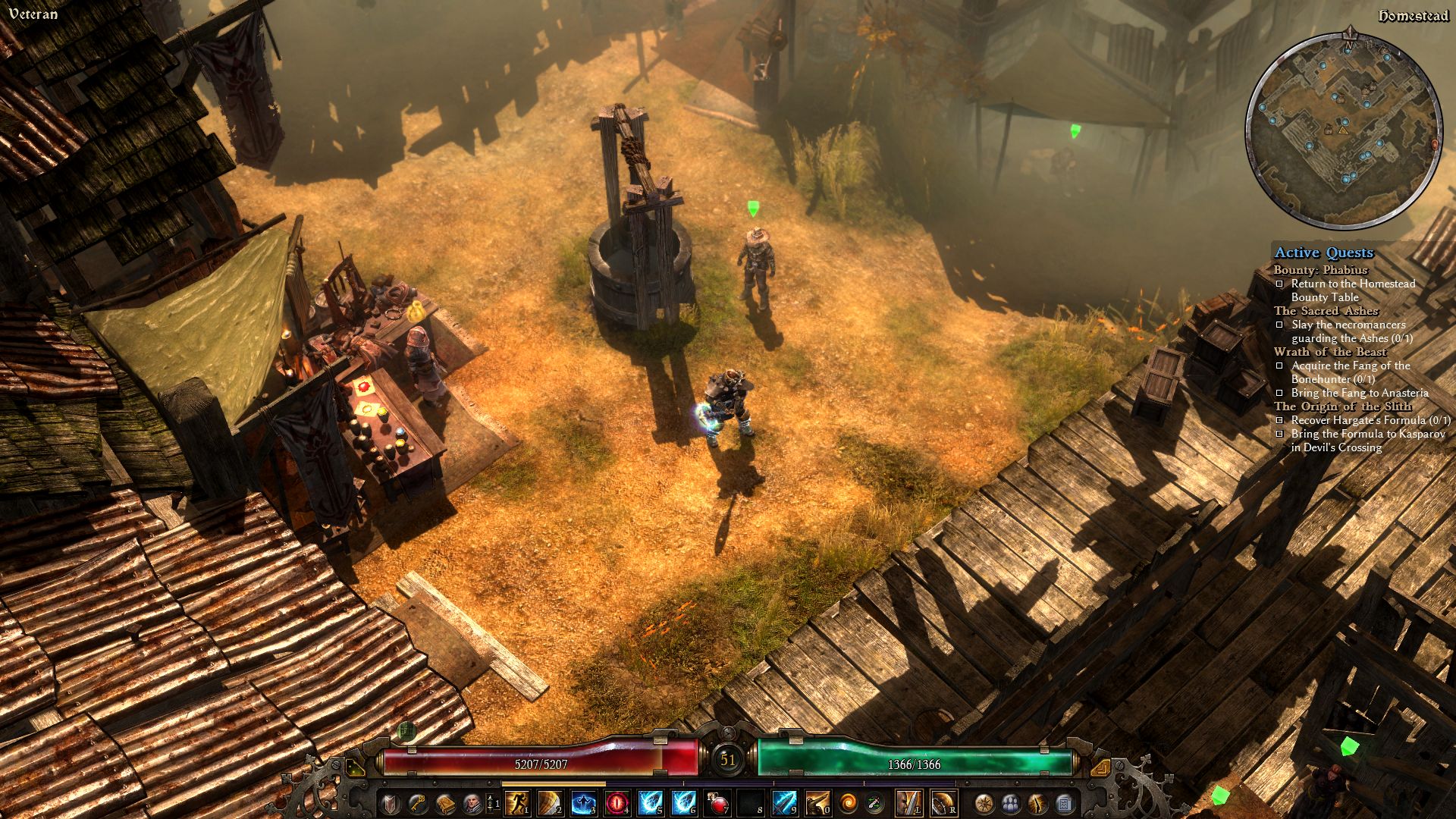Use the golden slash skill in slot 2

[x=550, y=802]
